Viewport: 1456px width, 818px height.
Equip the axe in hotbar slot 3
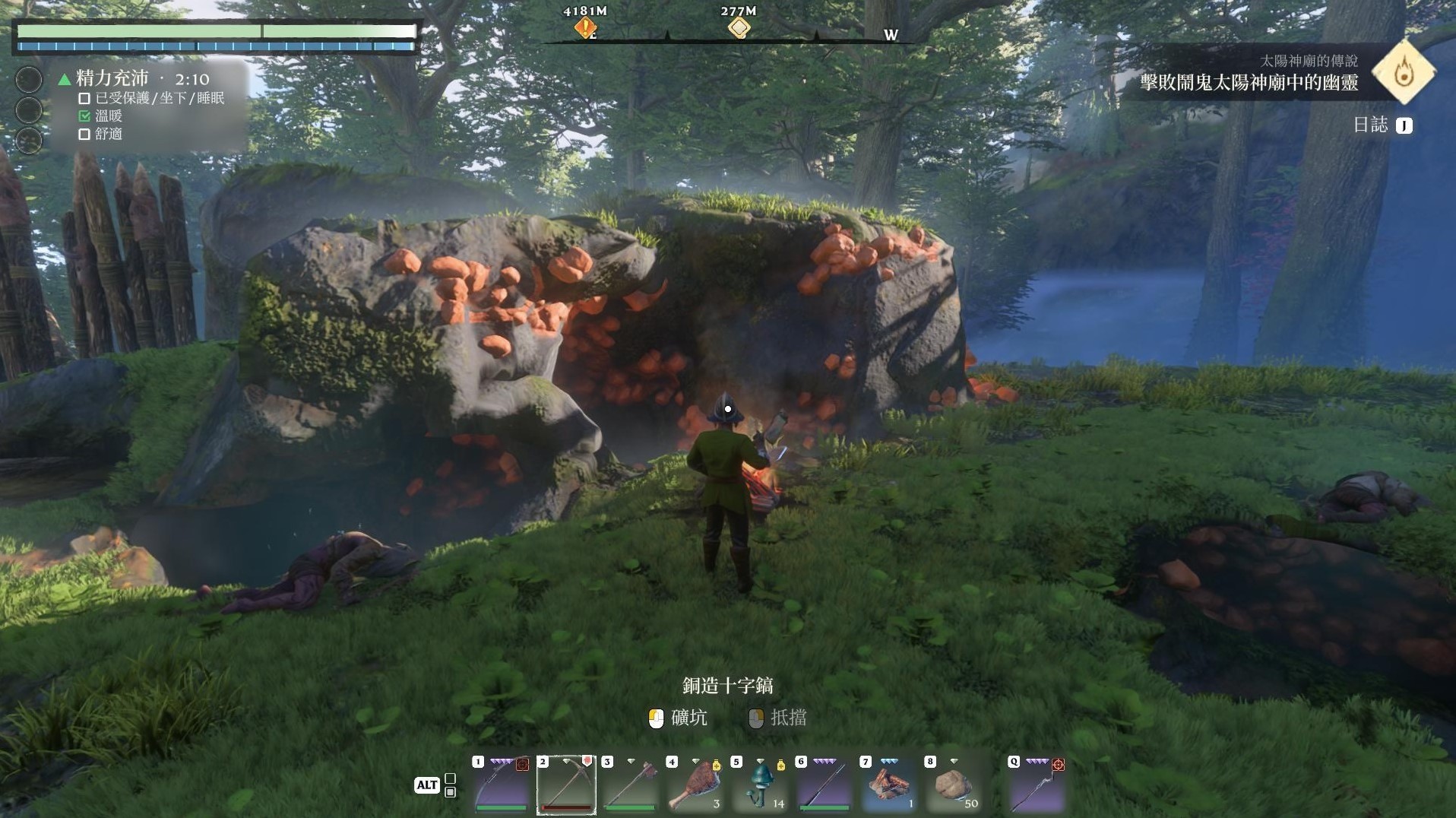(x=630, y=785)
